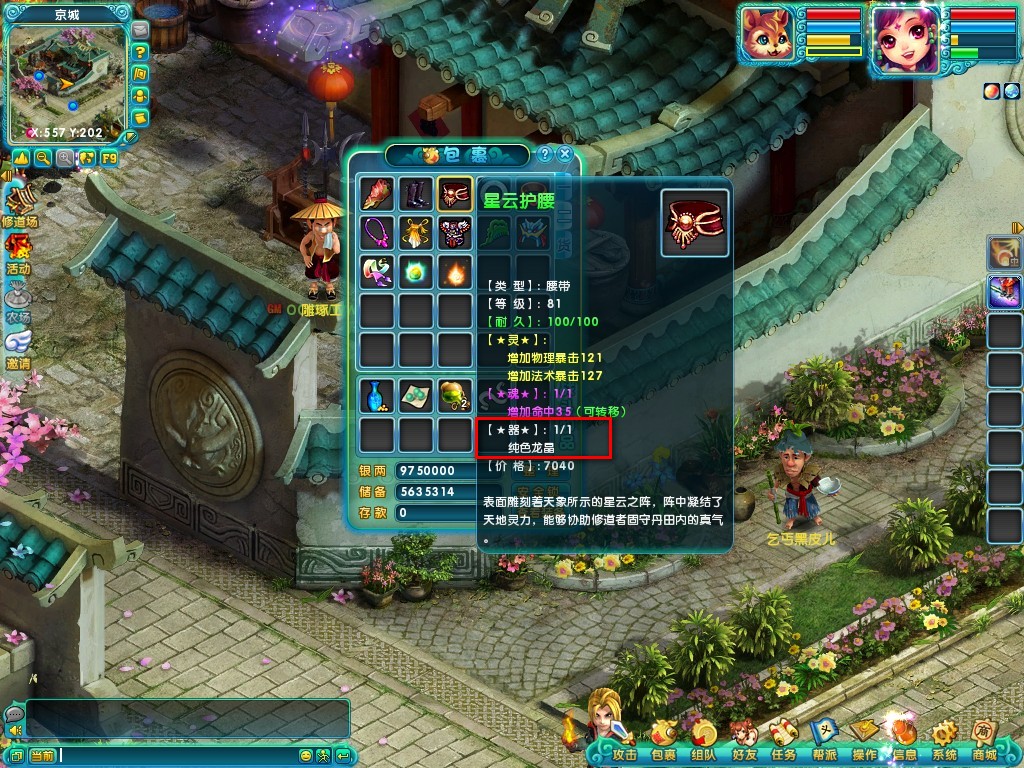Open the inventory window's help button
This screenshot has height=768, width=1024.
(545, 154)
